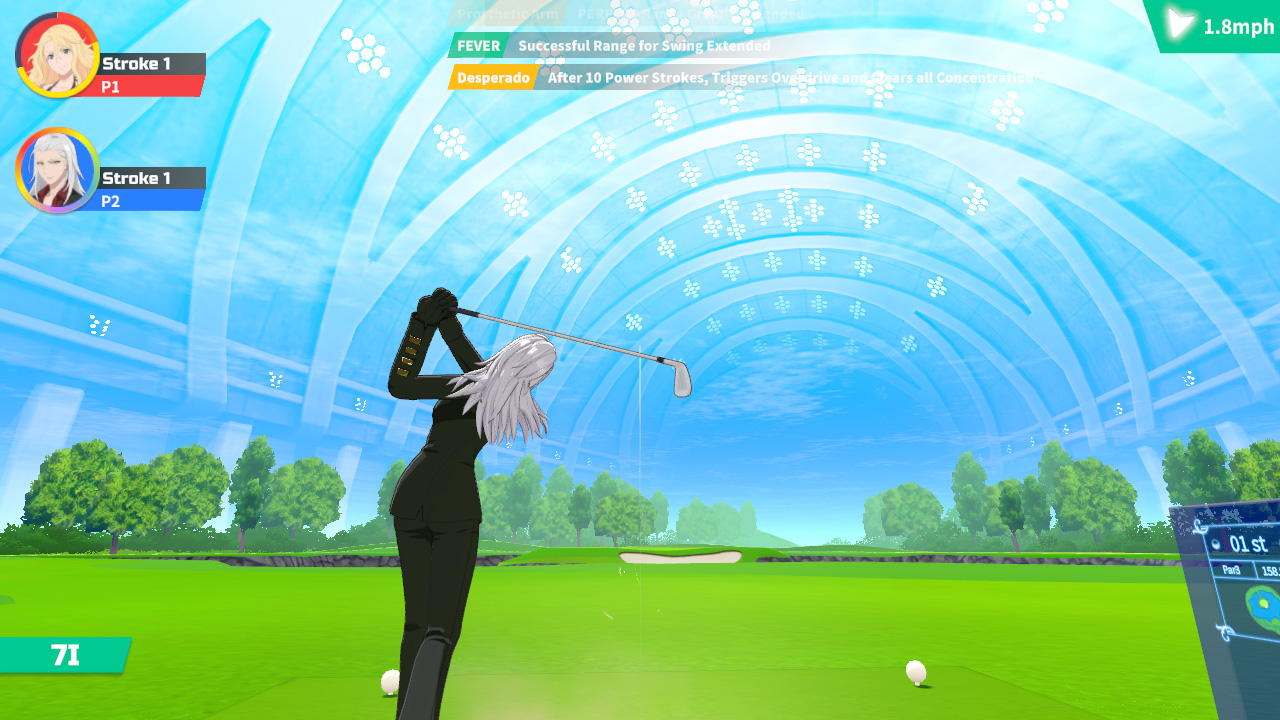Click the Par3 label on the scoreboard

coord(1231,568)
